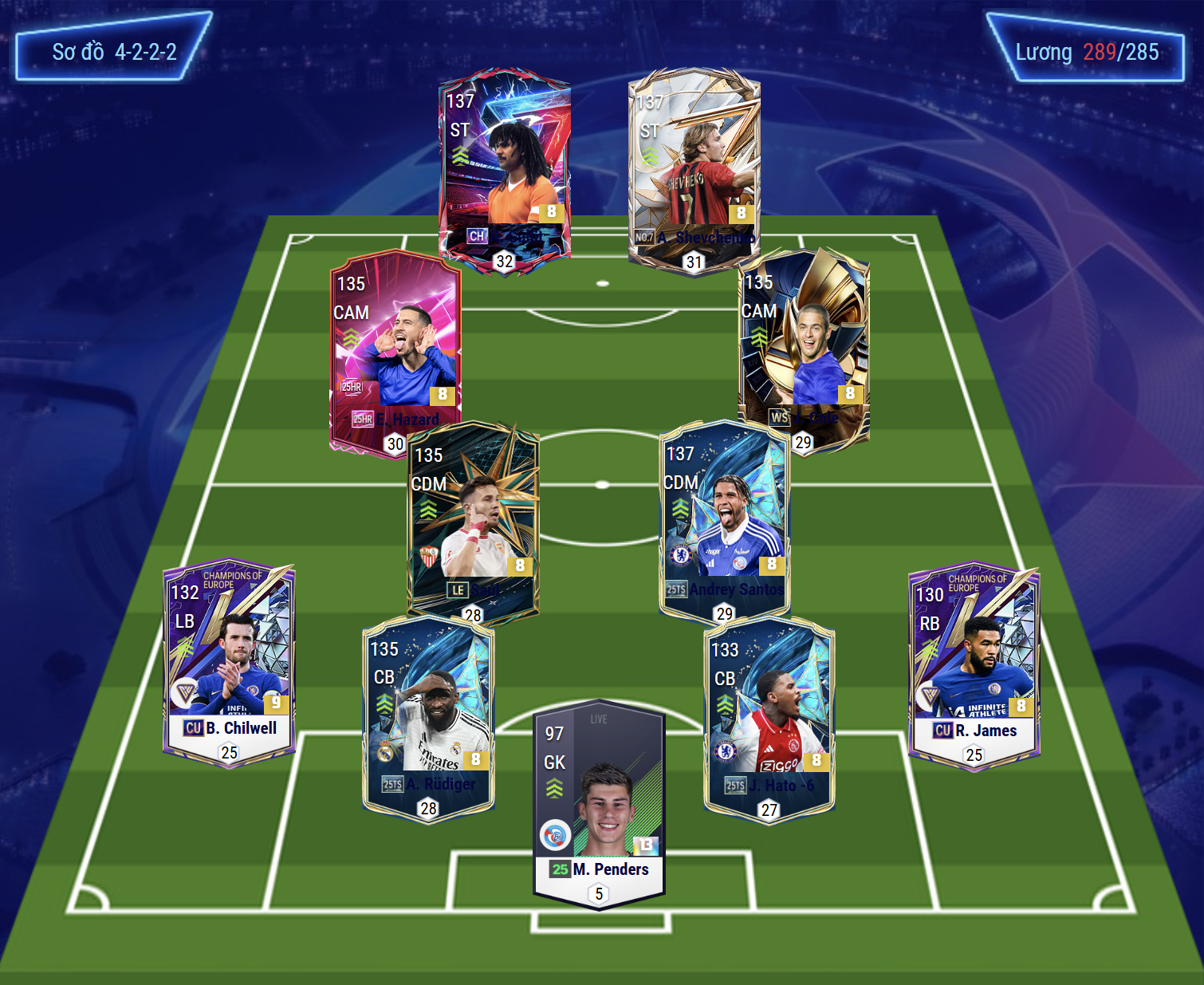Choose goalkeeper M. Penders card

[599, 802]
